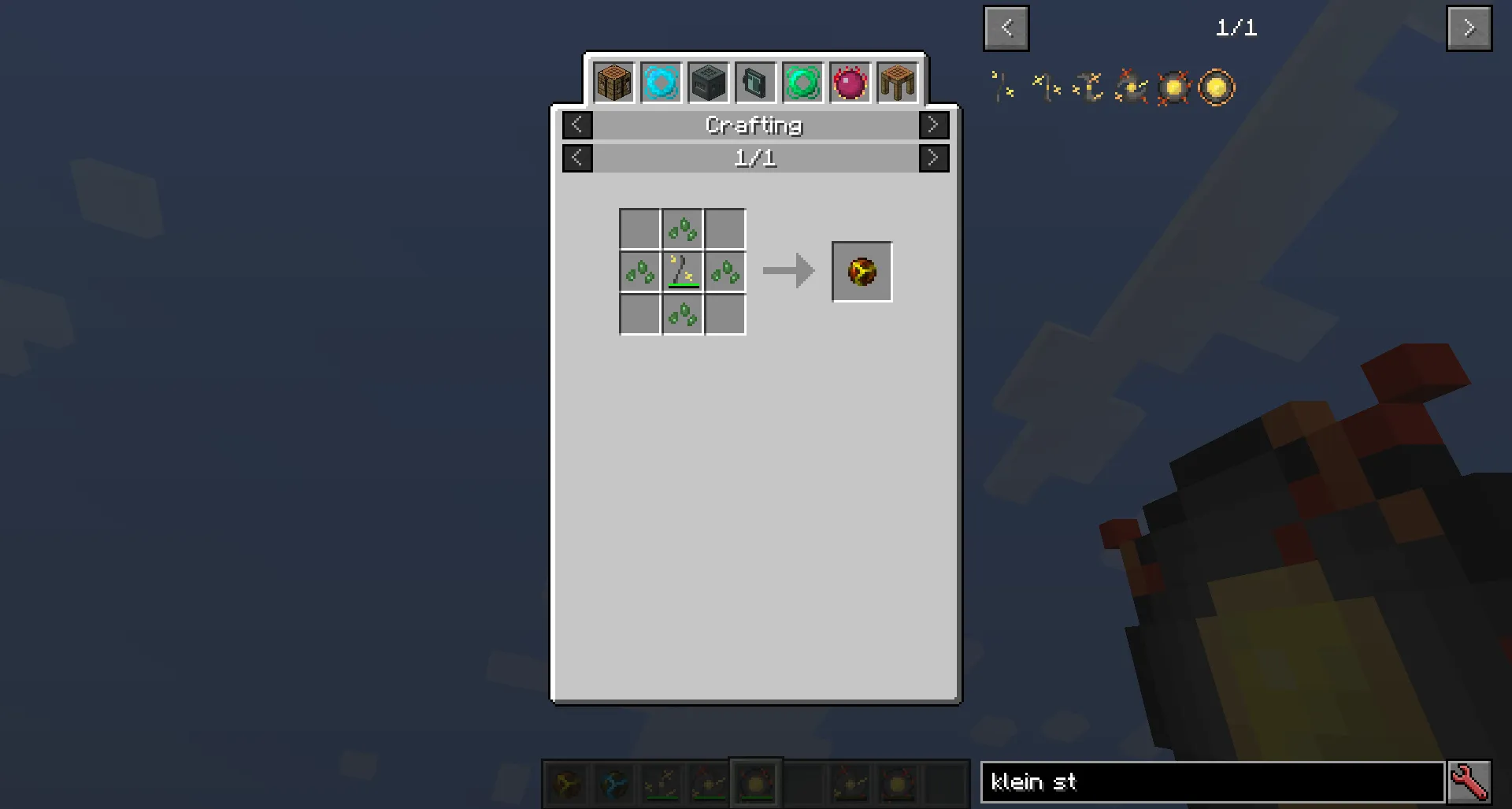This screenshot has height=809, width=1512.
Task: Select the green ring category tab
Action: (802, 81)
